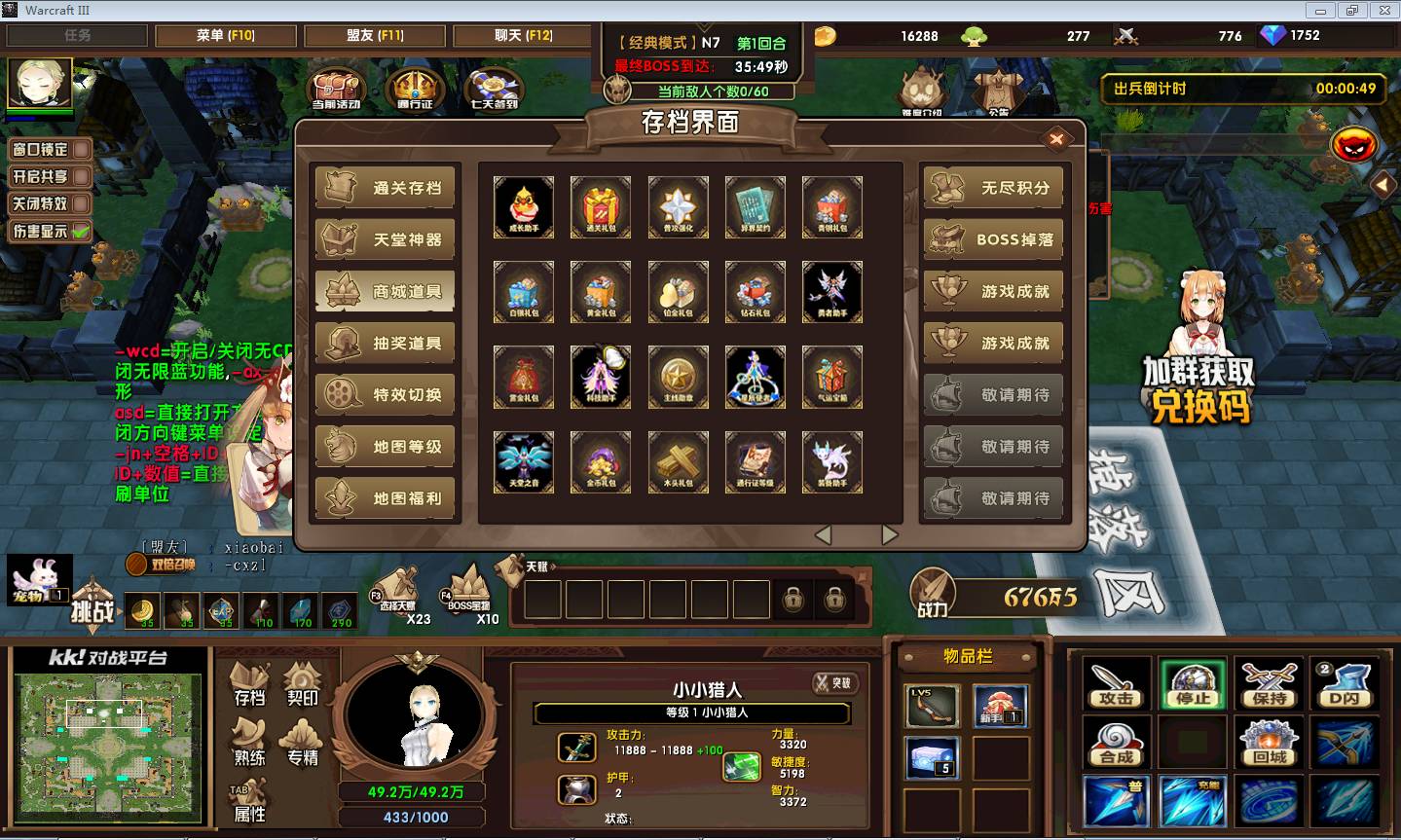Open the 契印 panel button

click(x=303, y=685)
